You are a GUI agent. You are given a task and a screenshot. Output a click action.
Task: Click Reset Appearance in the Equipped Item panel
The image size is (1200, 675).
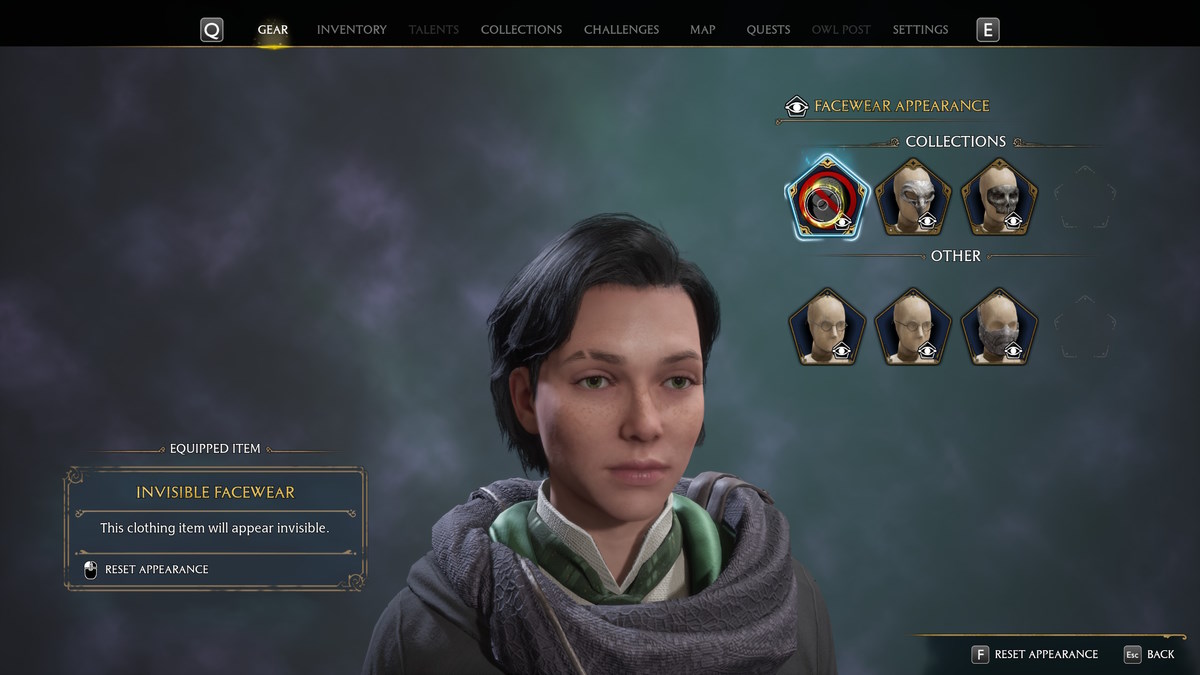coord(156,570)
